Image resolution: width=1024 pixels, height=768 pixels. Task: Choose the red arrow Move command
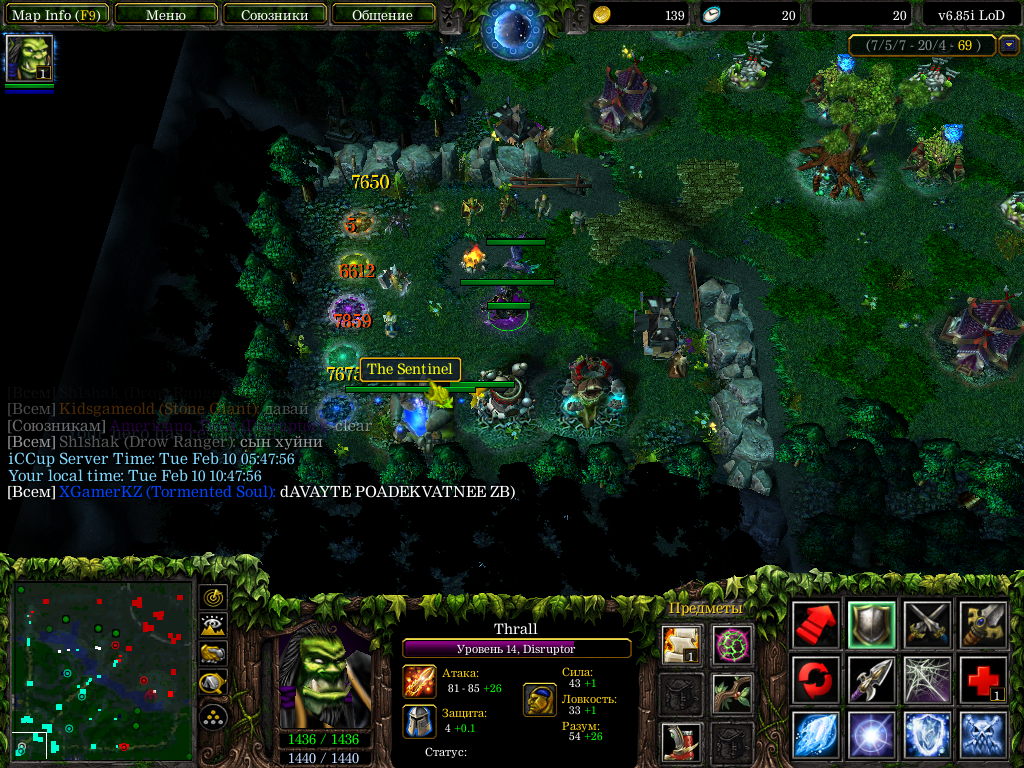point(815,624)
